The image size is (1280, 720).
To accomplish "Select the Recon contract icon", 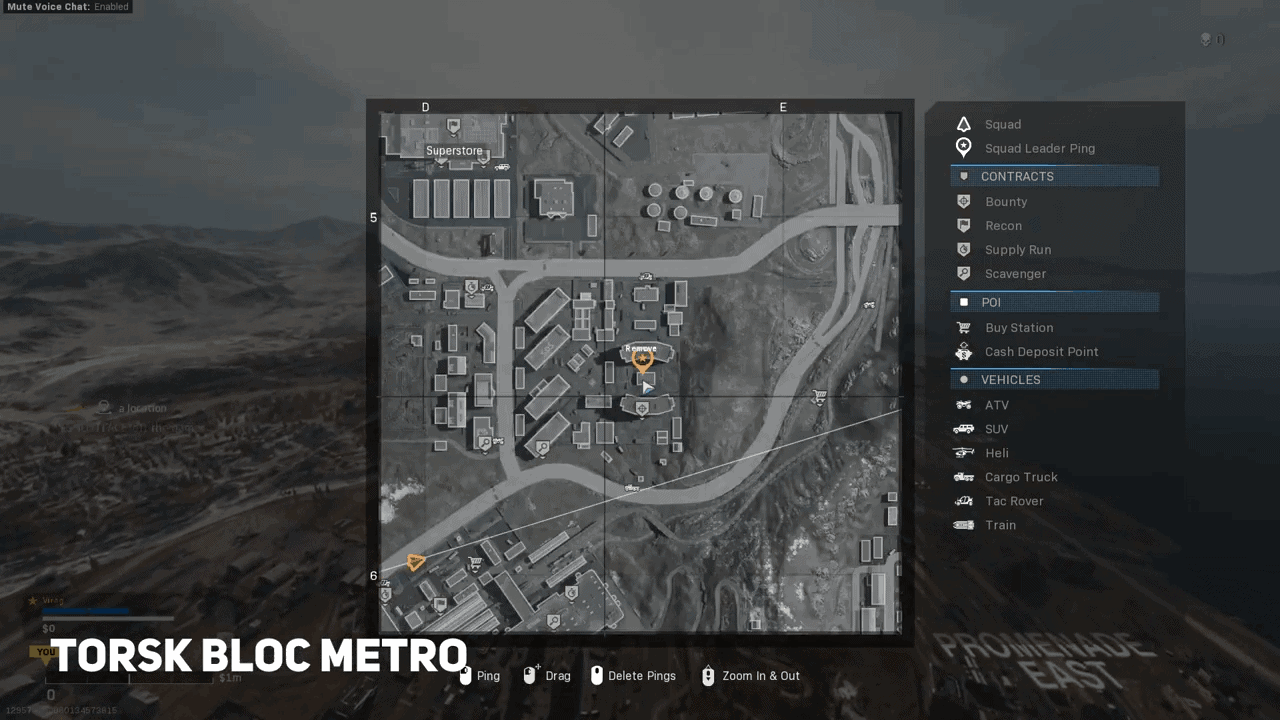I will (x=963, y=225).
